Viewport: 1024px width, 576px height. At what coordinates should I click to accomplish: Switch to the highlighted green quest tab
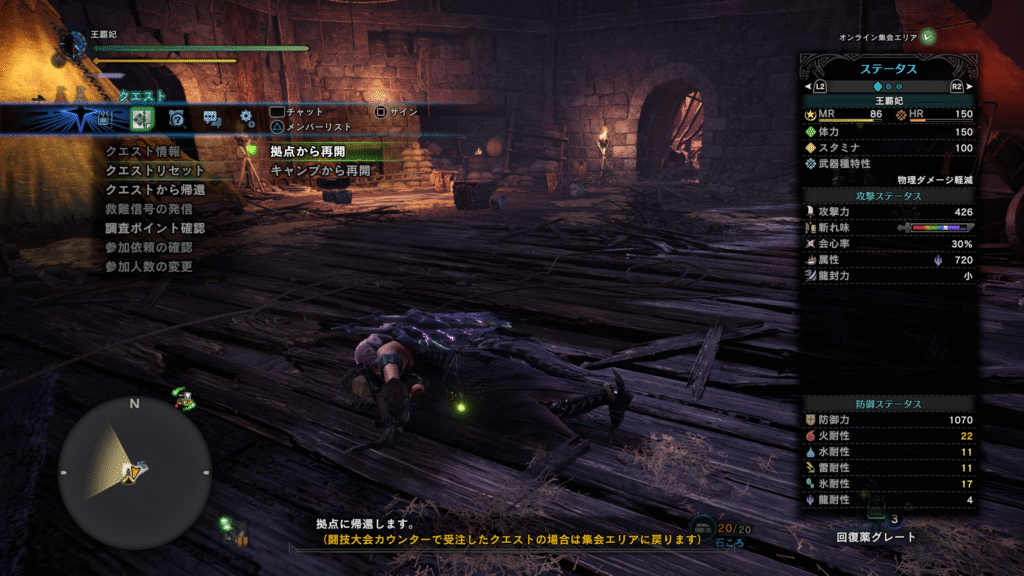140,119
